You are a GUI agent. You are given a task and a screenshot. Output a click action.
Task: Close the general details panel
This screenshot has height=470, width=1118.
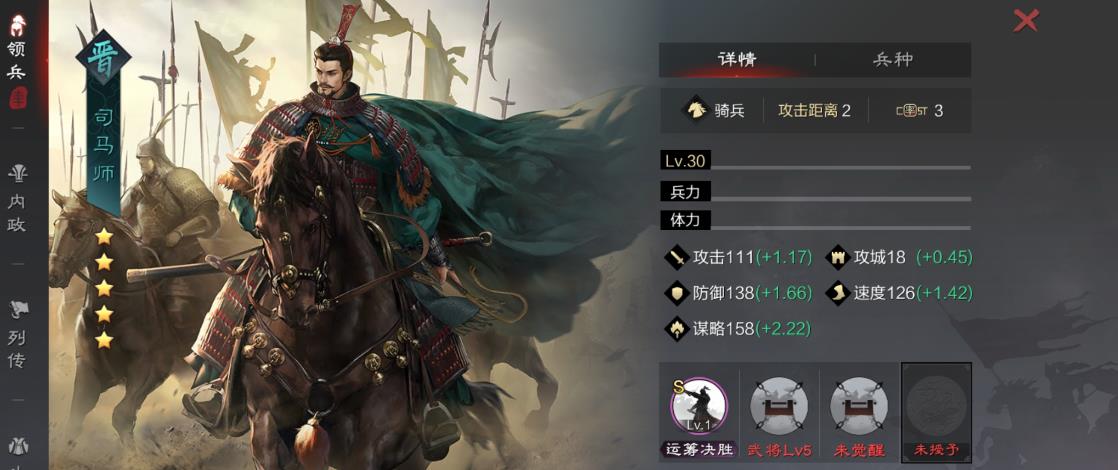click(1026, 20)
